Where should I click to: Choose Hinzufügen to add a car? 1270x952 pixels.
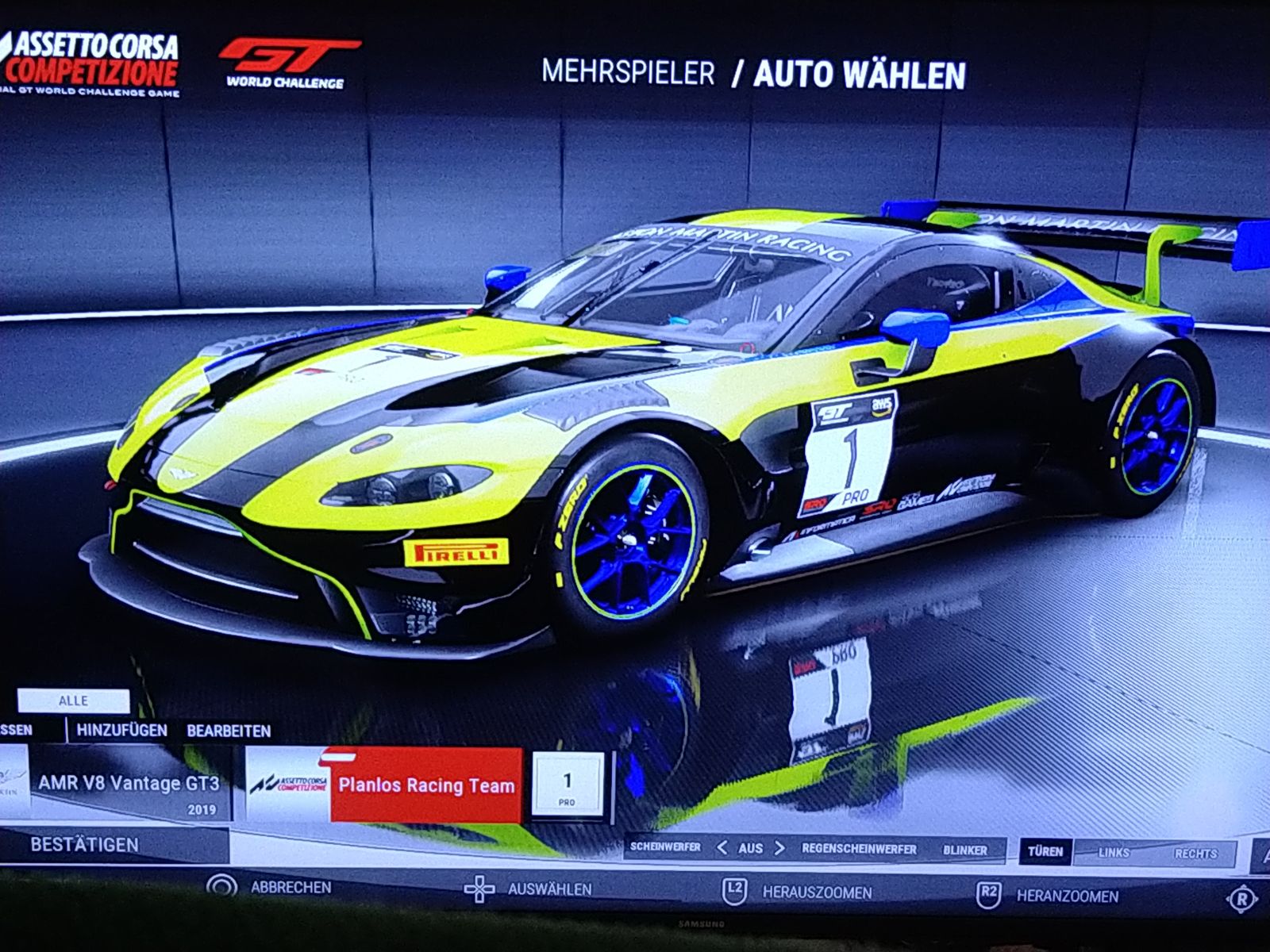(x=122, y=731)
